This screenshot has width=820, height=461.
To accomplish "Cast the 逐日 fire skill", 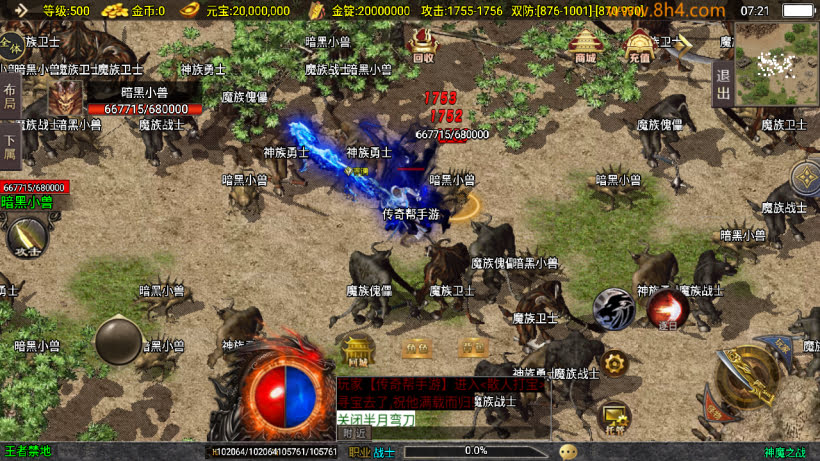I will 667,310.
